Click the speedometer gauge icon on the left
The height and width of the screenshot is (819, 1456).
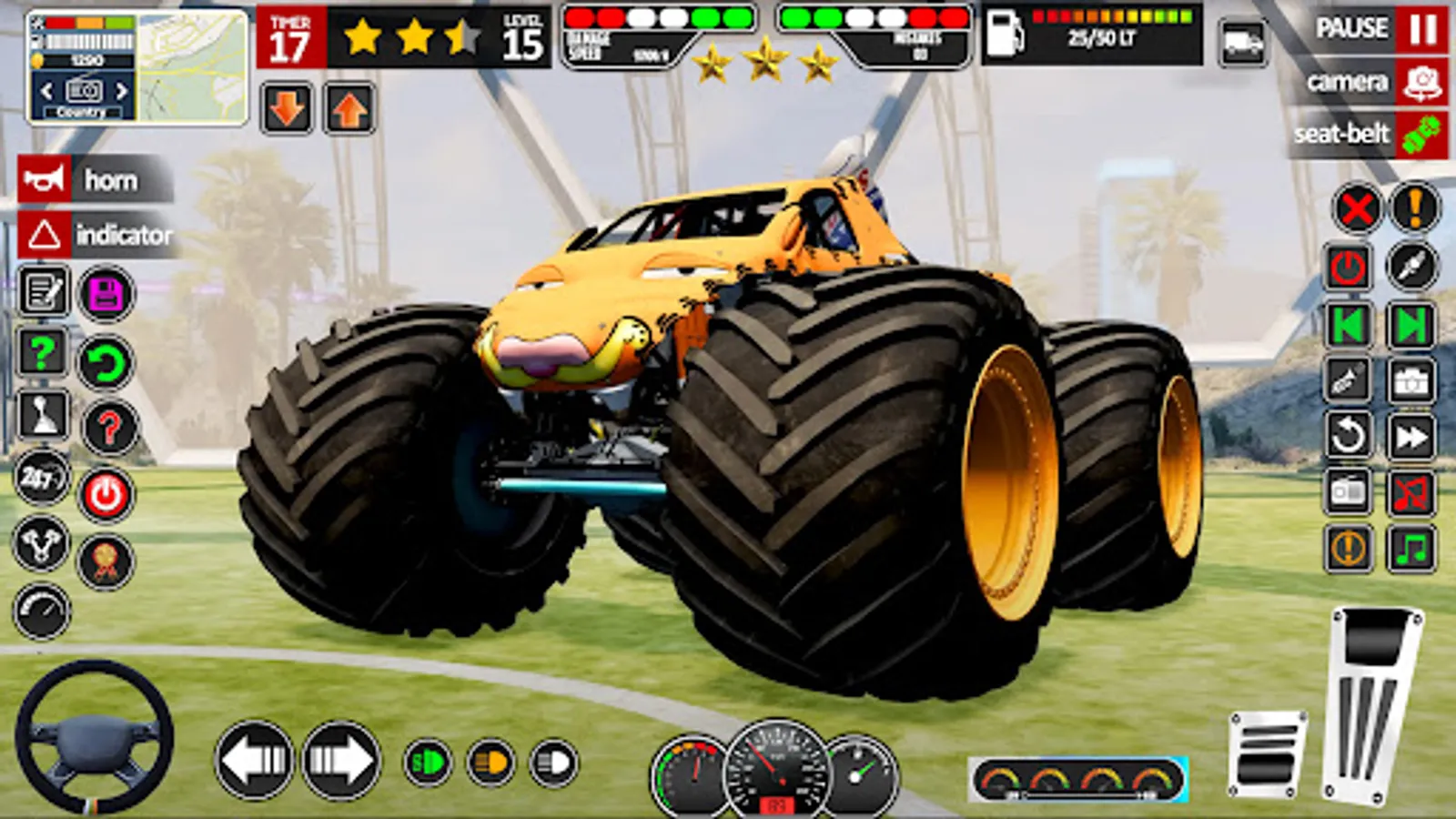pyautogui.click(x=41, y=612)
